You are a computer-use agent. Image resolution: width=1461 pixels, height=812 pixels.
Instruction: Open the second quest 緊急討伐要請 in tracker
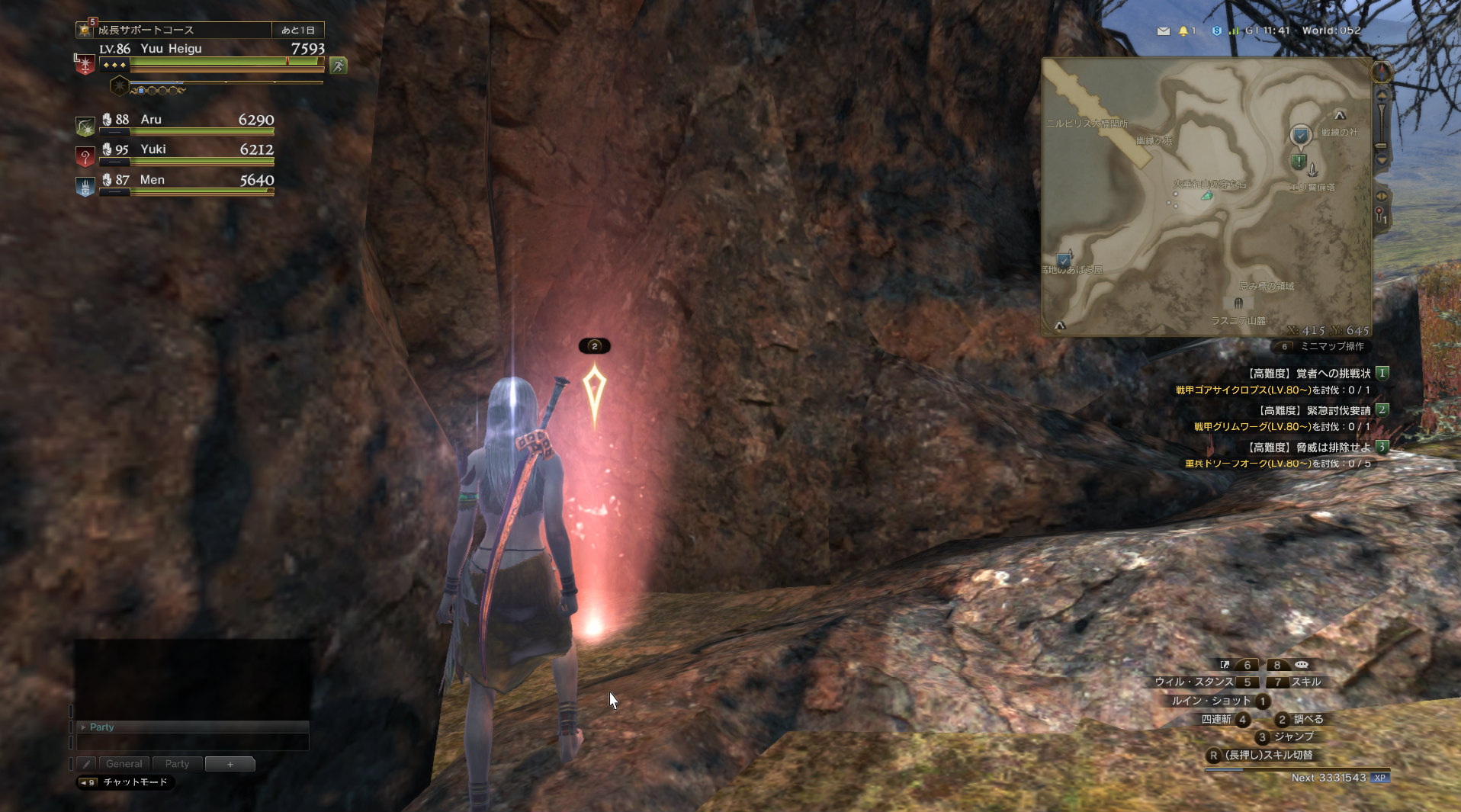click(1315, 410)
